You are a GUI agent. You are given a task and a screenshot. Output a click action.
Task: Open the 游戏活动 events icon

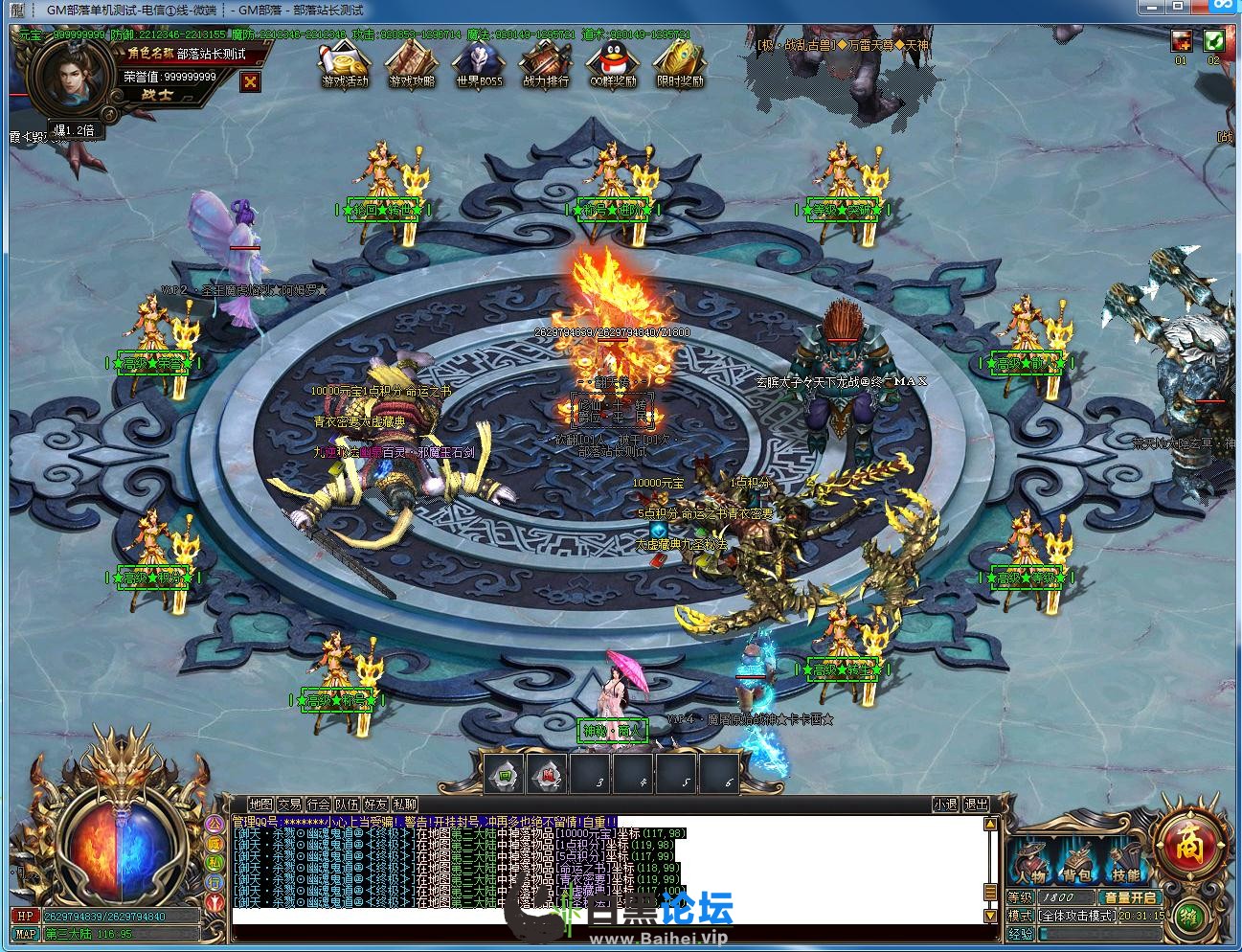pyautogui.click(x=345, y=63)
